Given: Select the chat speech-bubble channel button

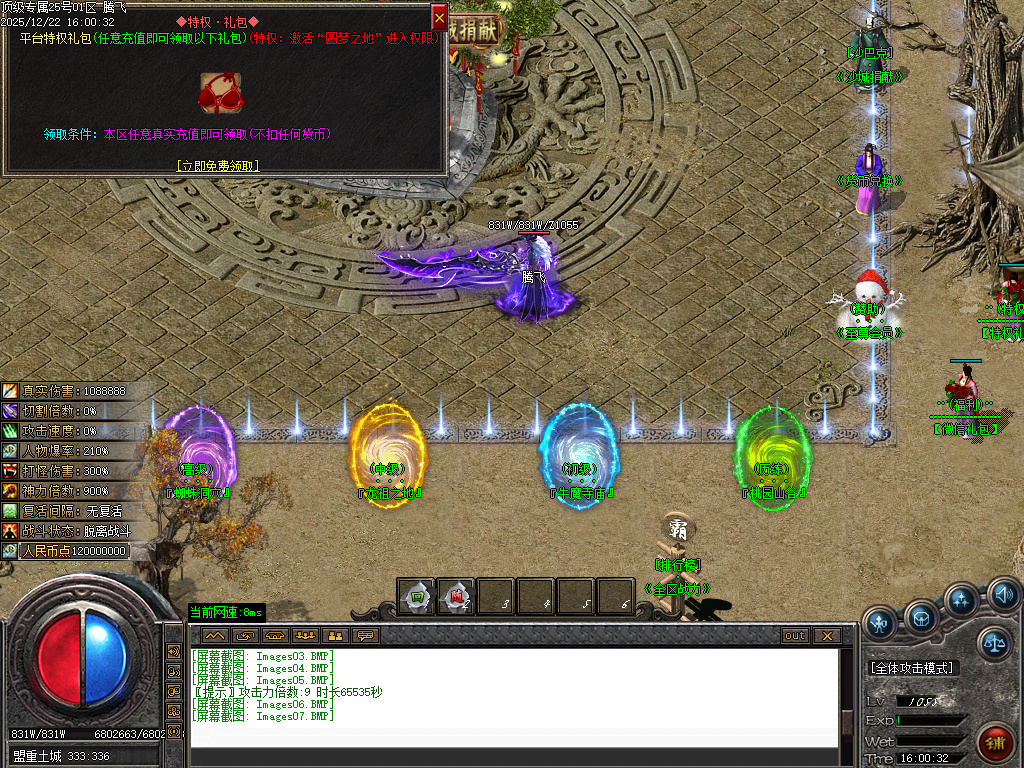Looking at the screenshot, I should tap(365, 636).
